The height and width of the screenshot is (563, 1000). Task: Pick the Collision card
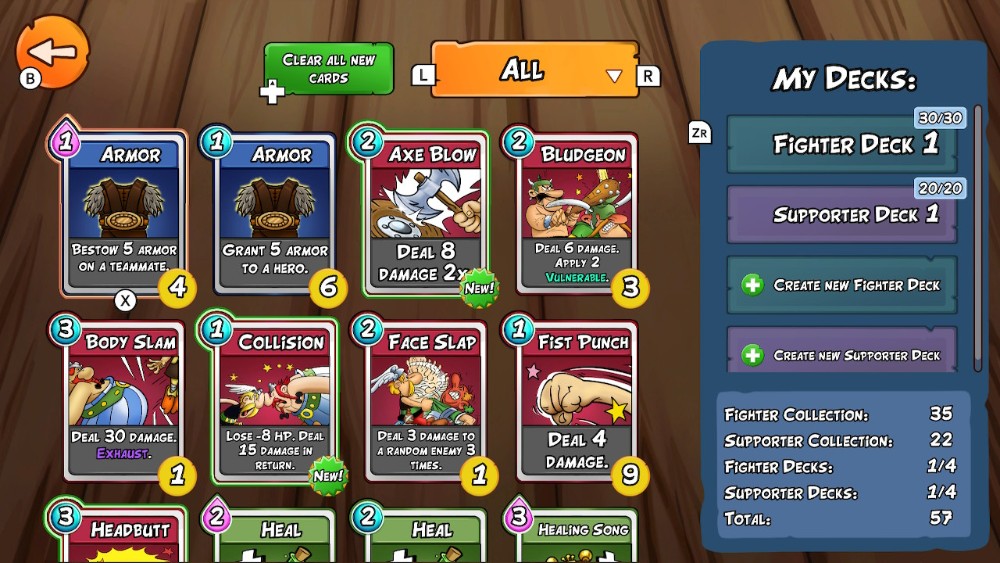[x=275, y=400]
